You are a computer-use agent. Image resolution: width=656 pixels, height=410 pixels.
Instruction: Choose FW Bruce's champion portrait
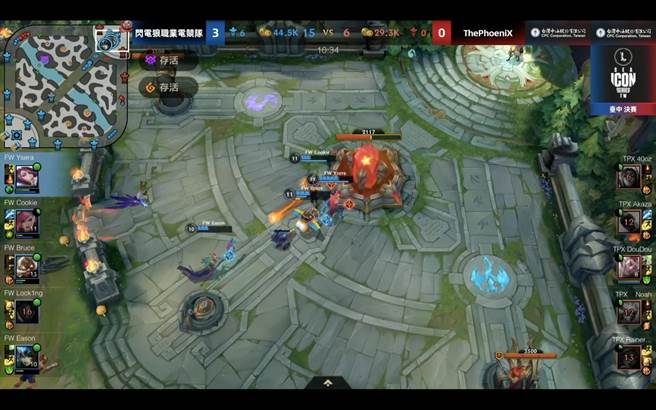coord(28,266)
